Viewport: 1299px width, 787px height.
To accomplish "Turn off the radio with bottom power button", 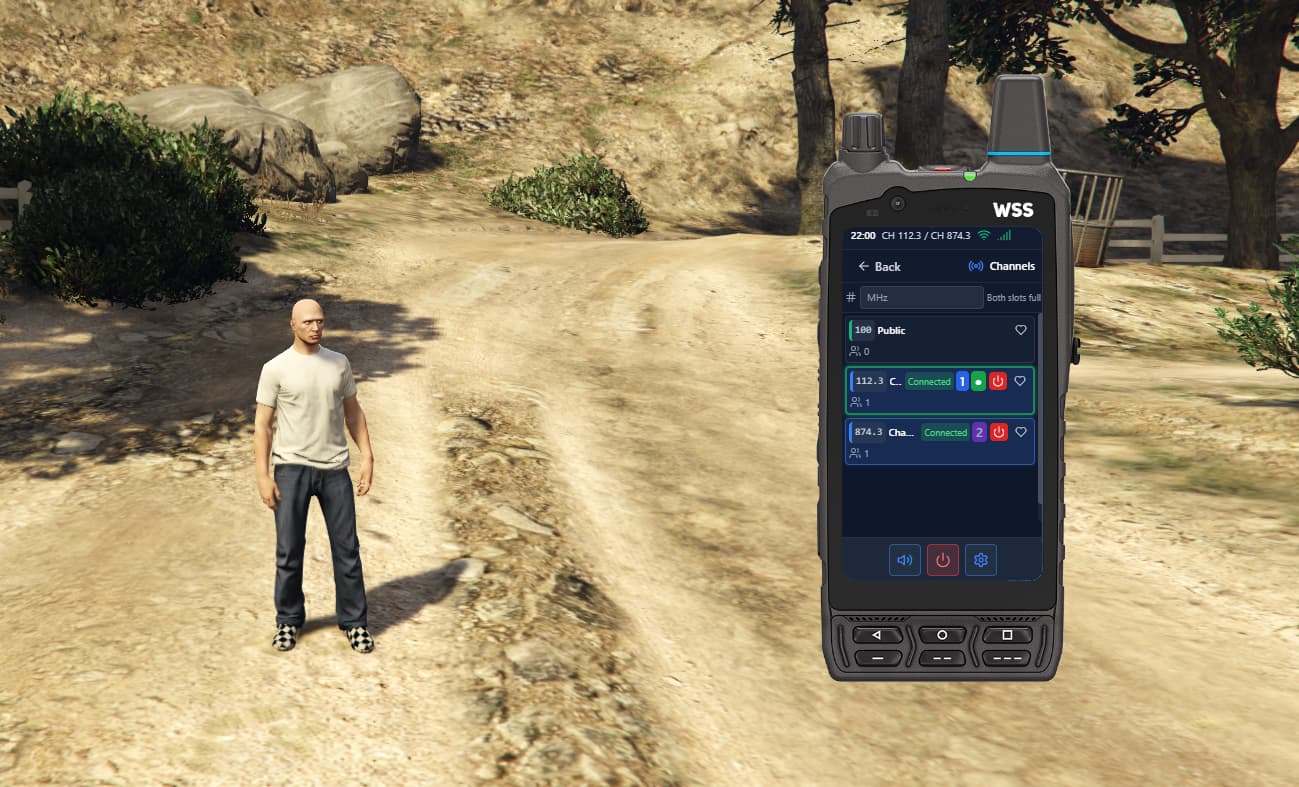I will click(942, 560).
